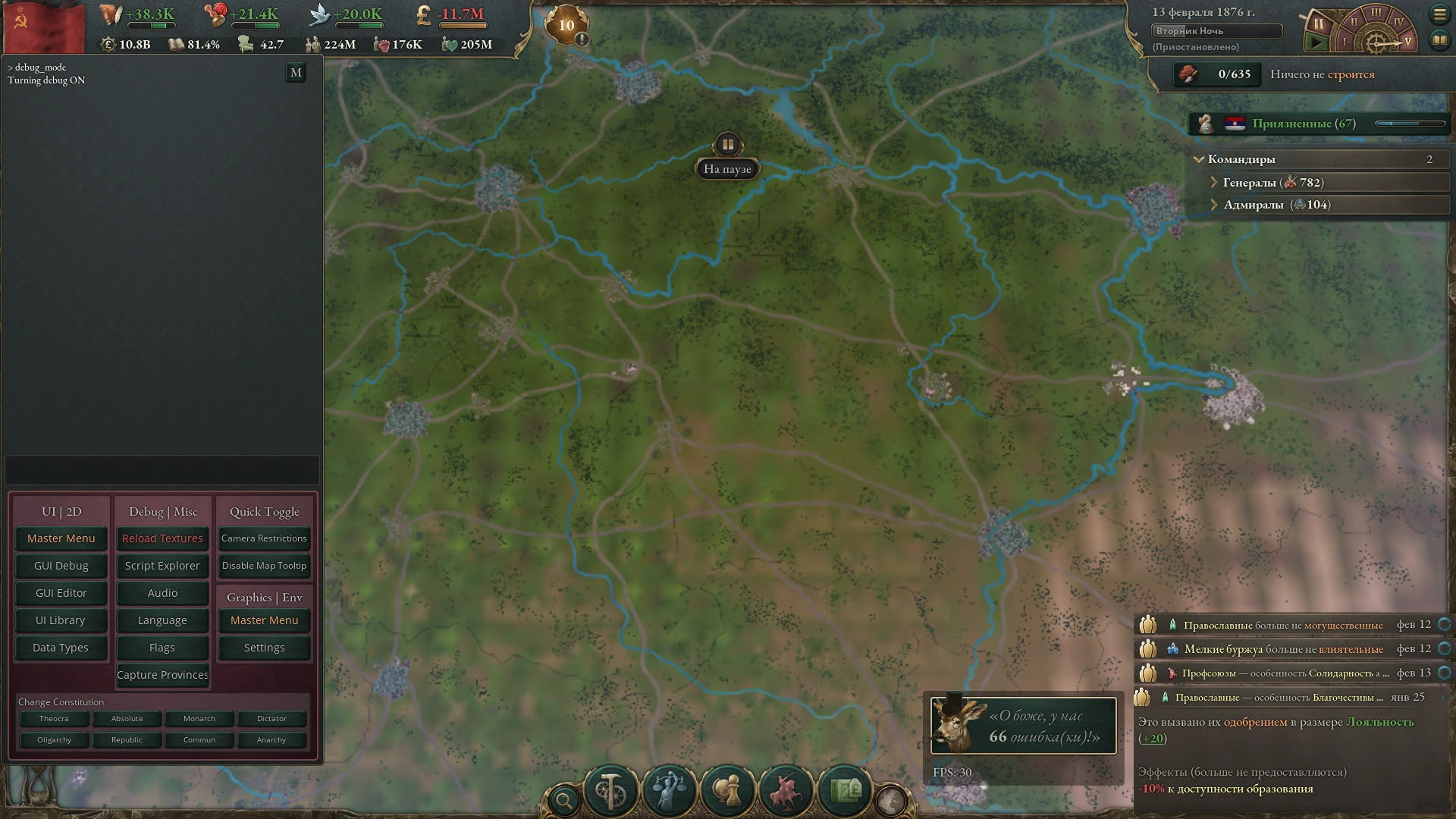Open trade routes crate-and-price-tag icon
This screenshot has height=819, width=1456.
844,791
